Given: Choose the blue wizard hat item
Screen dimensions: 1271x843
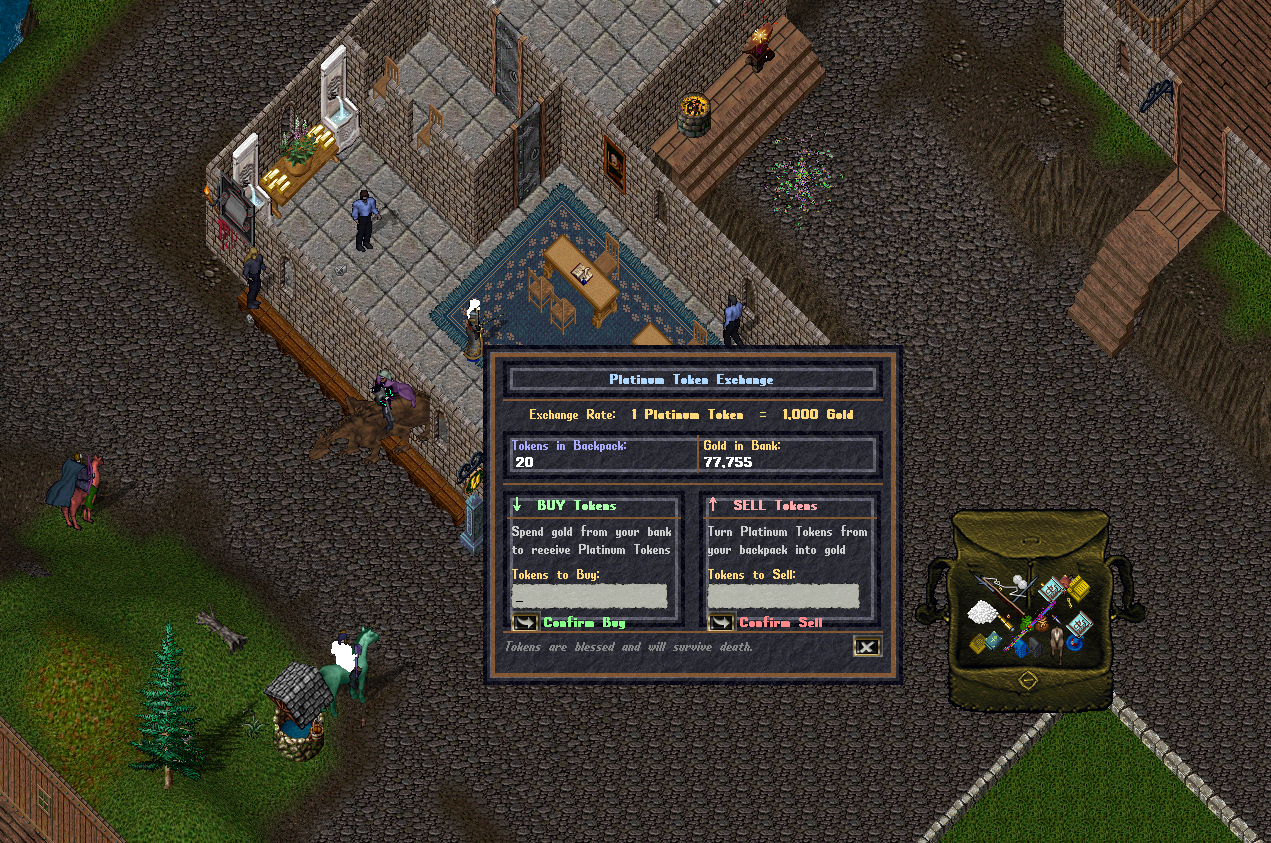Looking at the screenshot, I should [x=1075, y=641].
